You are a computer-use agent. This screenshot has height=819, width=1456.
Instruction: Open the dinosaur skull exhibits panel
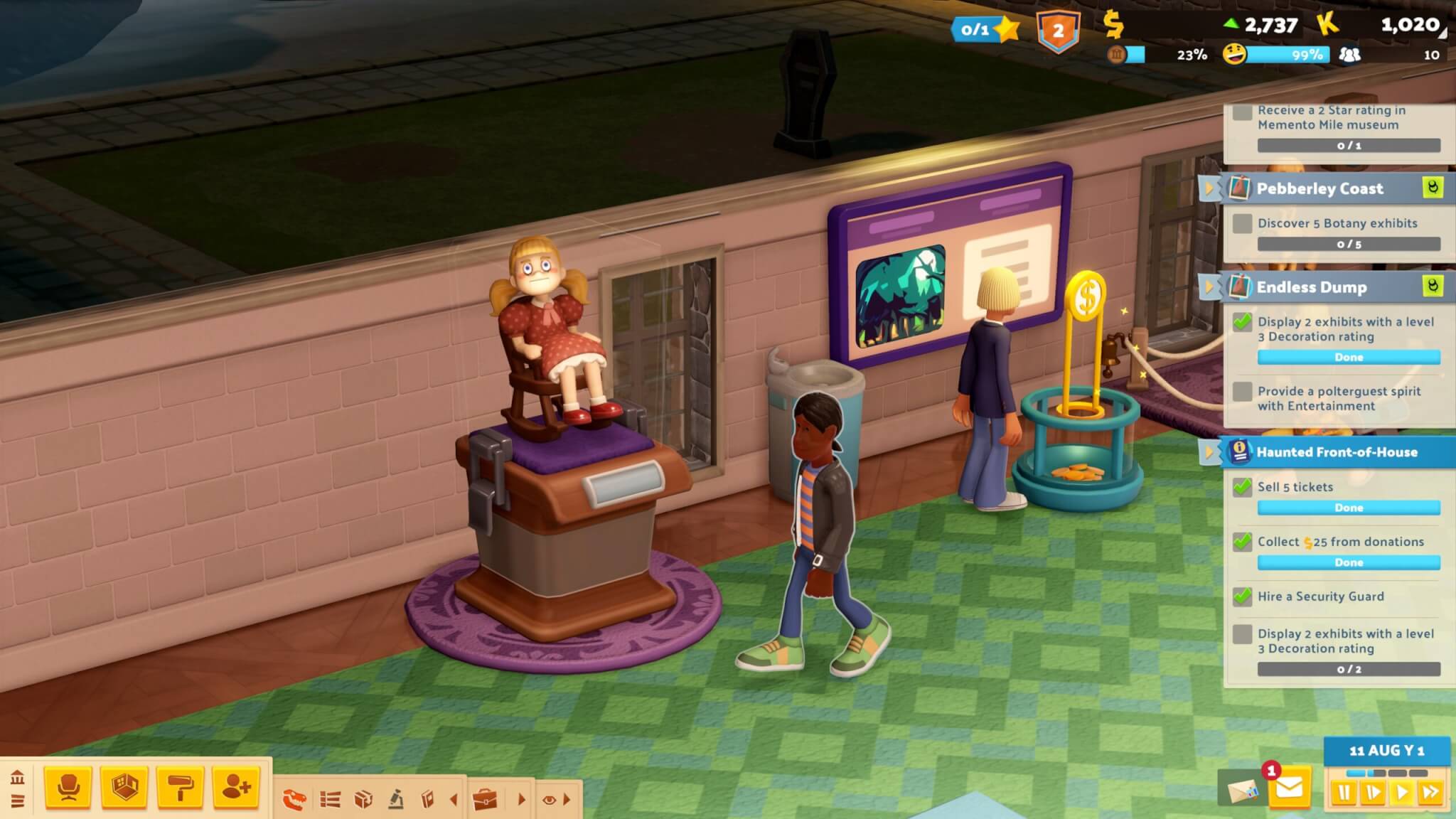click(294, 800)
